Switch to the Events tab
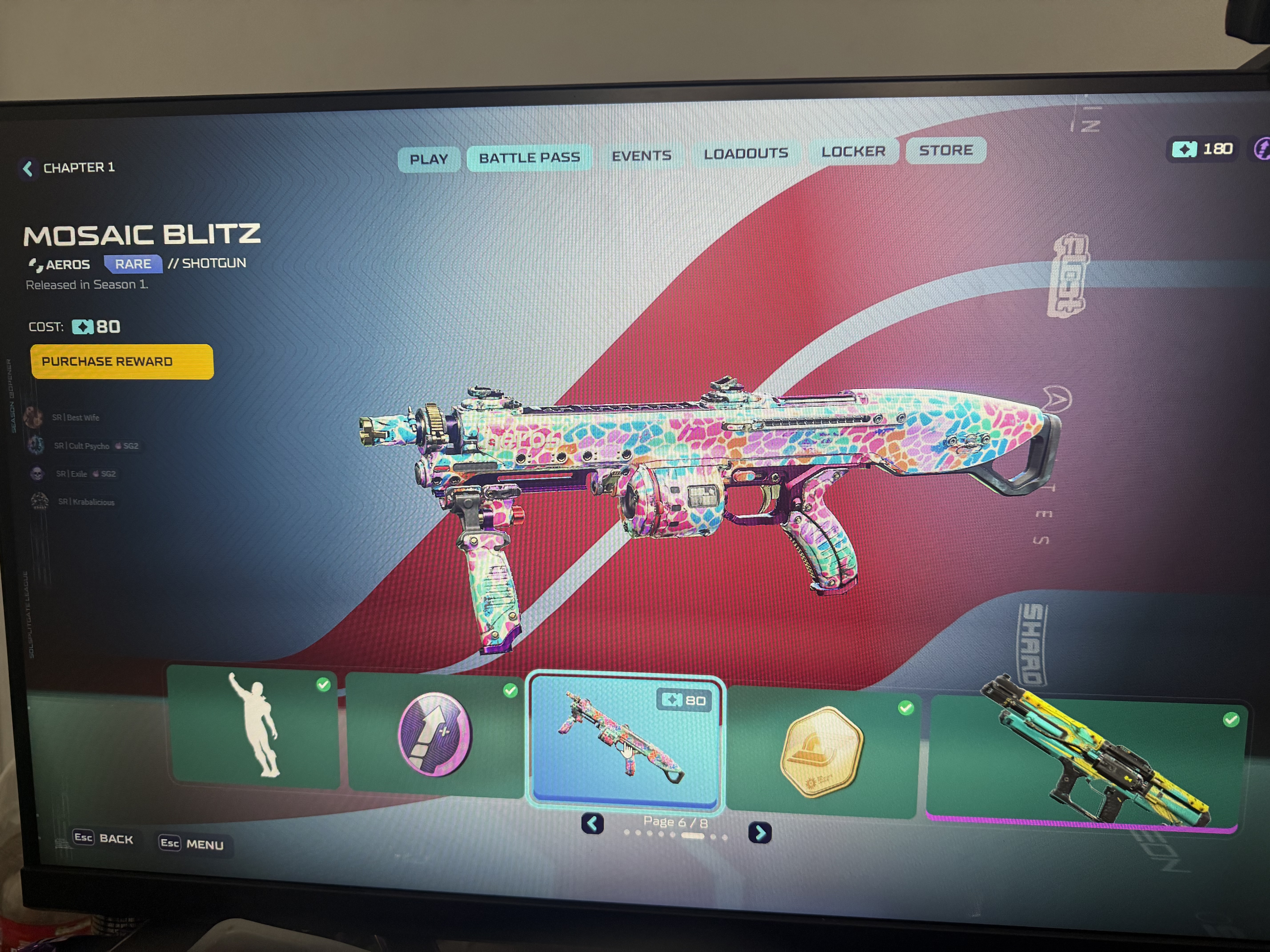This screenshot has width=1270, height=952. (x=641, y=156)
